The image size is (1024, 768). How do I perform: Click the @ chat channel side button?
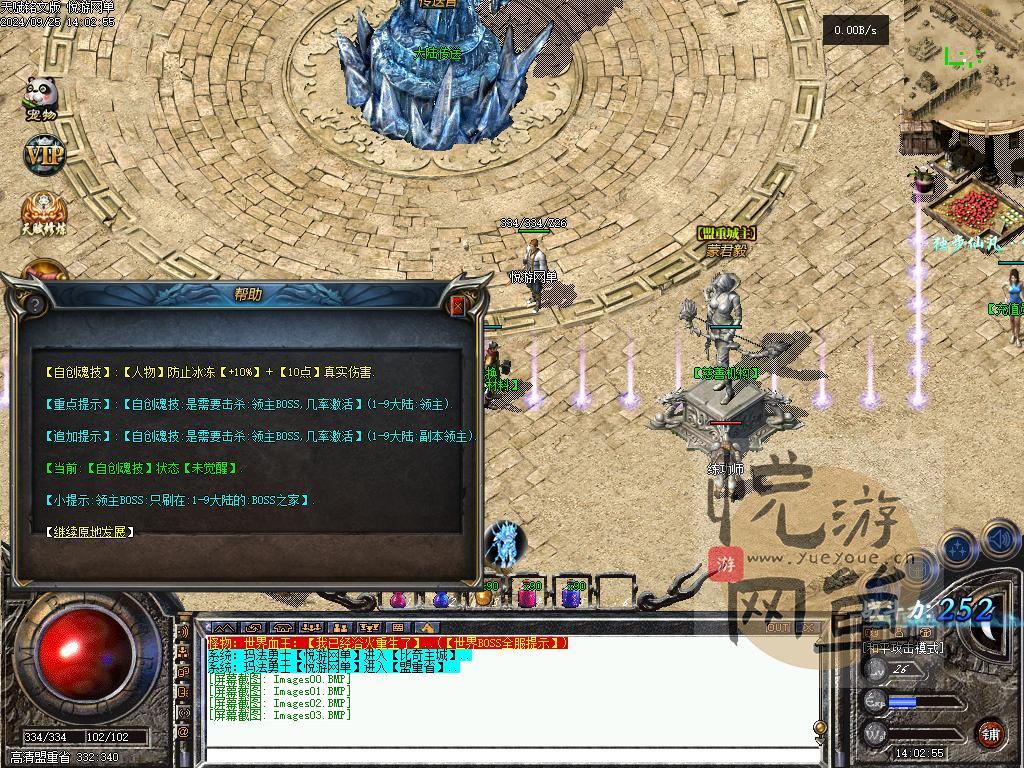point(183,732)
